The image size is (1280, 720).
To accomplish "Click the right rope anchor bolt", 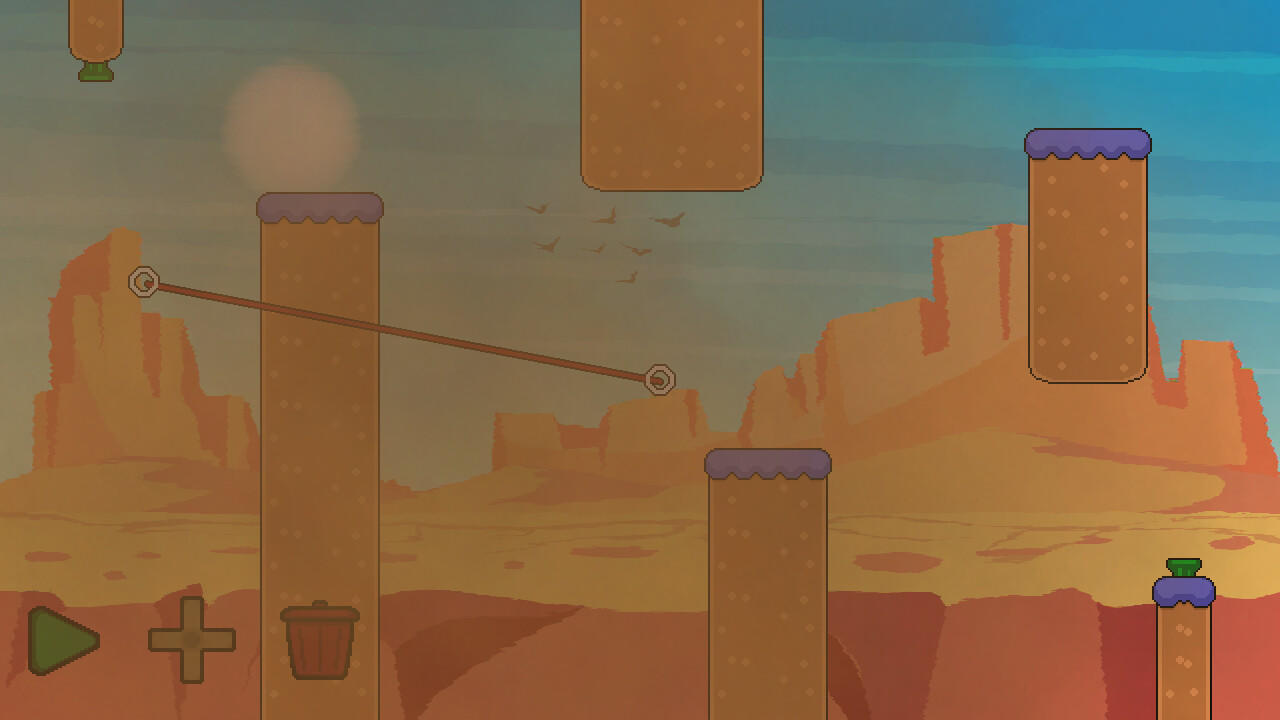I will click(660, 381).
